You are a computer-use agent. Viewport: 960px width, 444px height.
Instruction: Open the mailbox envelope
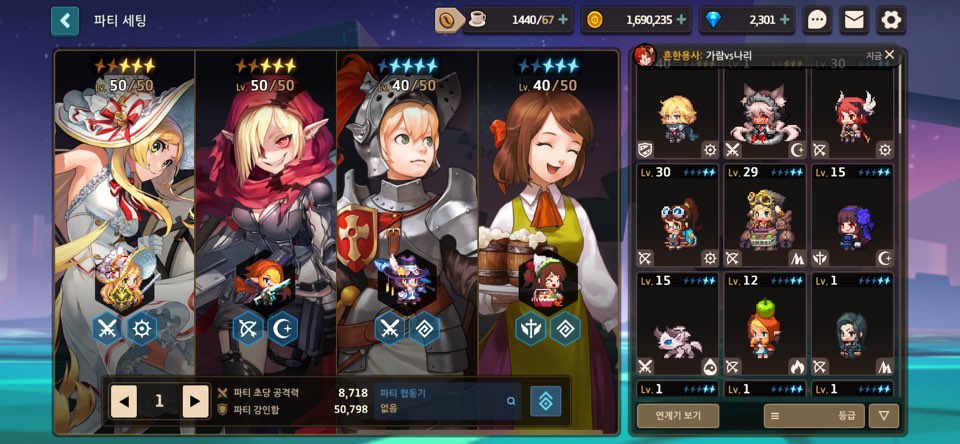853,20
